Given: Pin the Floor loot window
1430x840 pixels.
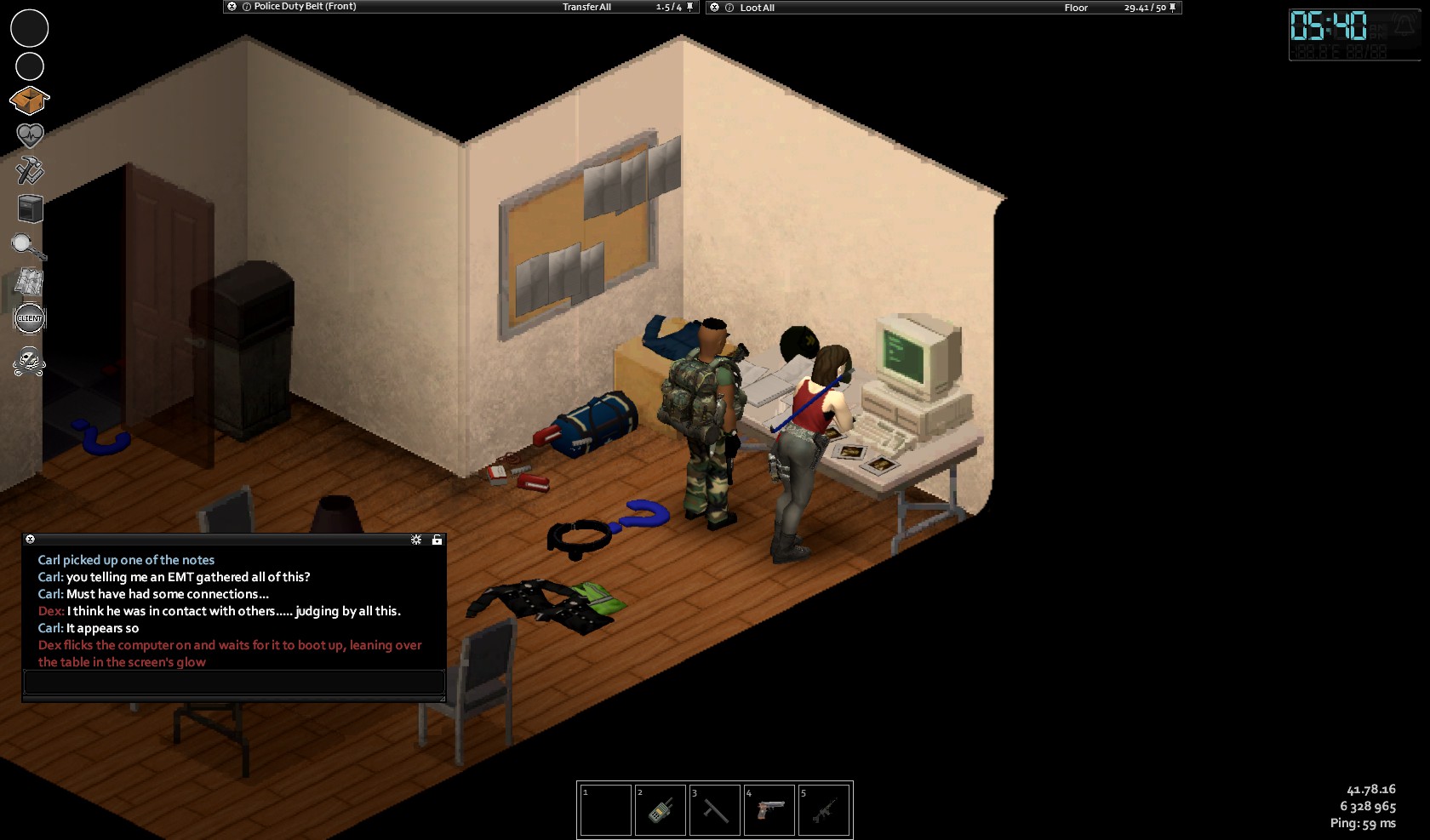Looking at the screenshot, I should tap(1173, 8).
